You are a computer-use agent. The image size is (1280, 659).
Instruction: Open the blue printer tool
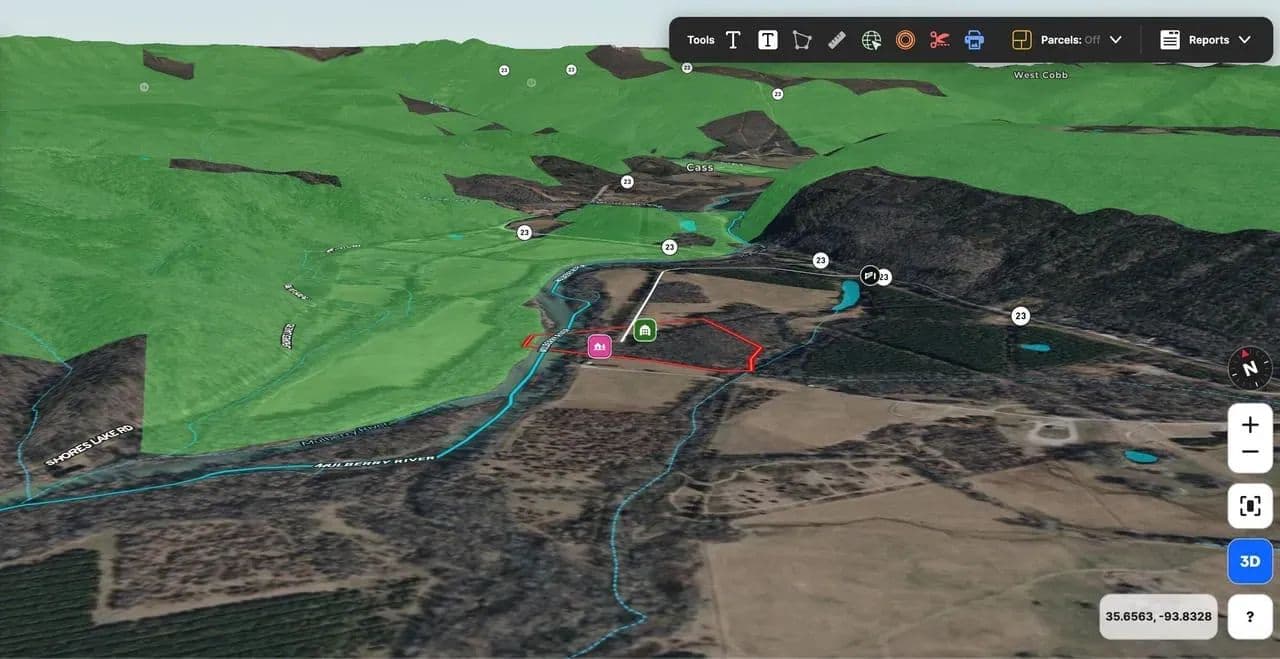(x=974, y=40)
